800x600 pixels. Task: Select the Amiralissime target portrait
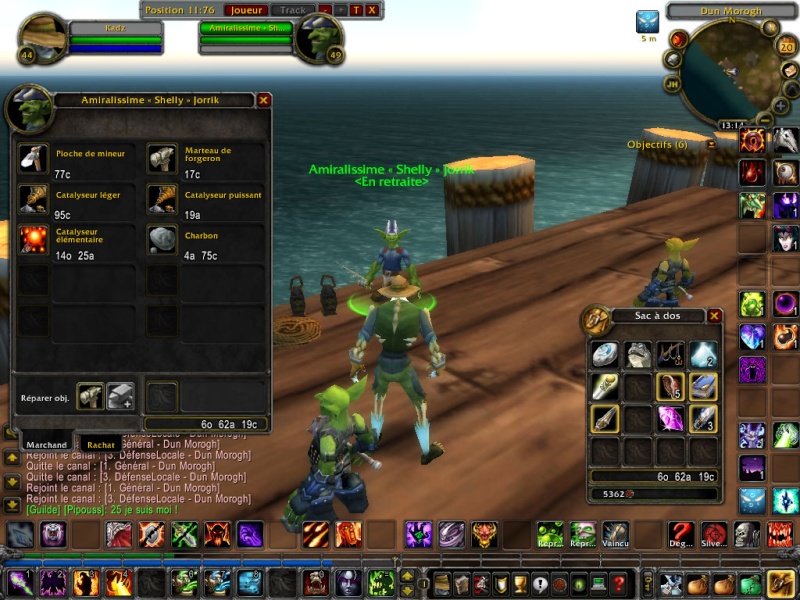[318, 36]
